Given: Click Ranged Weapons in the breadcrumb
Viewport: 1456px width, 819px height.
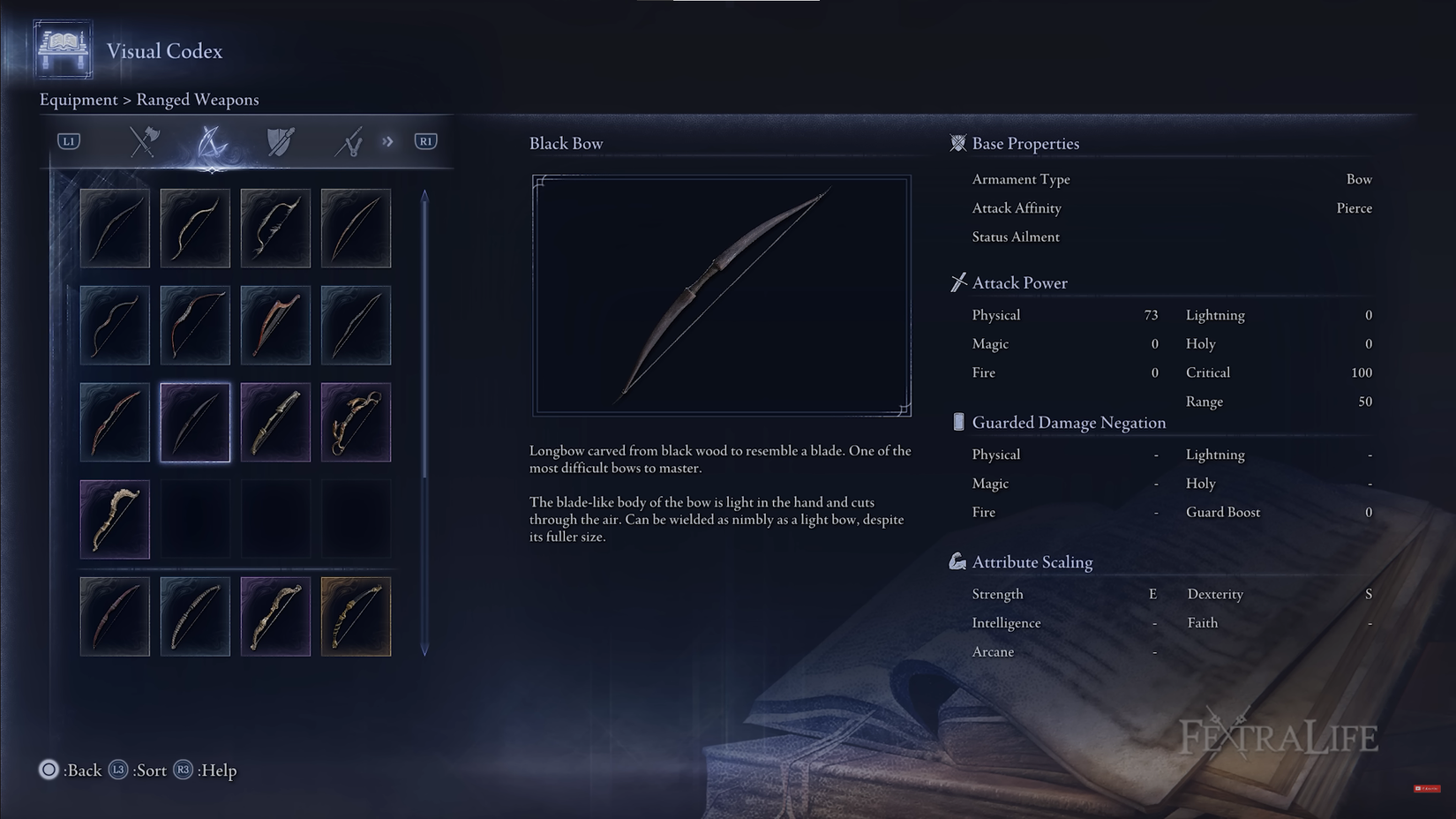Looking at the screenshot, I should pyautogui.click(x=198, y=100).
